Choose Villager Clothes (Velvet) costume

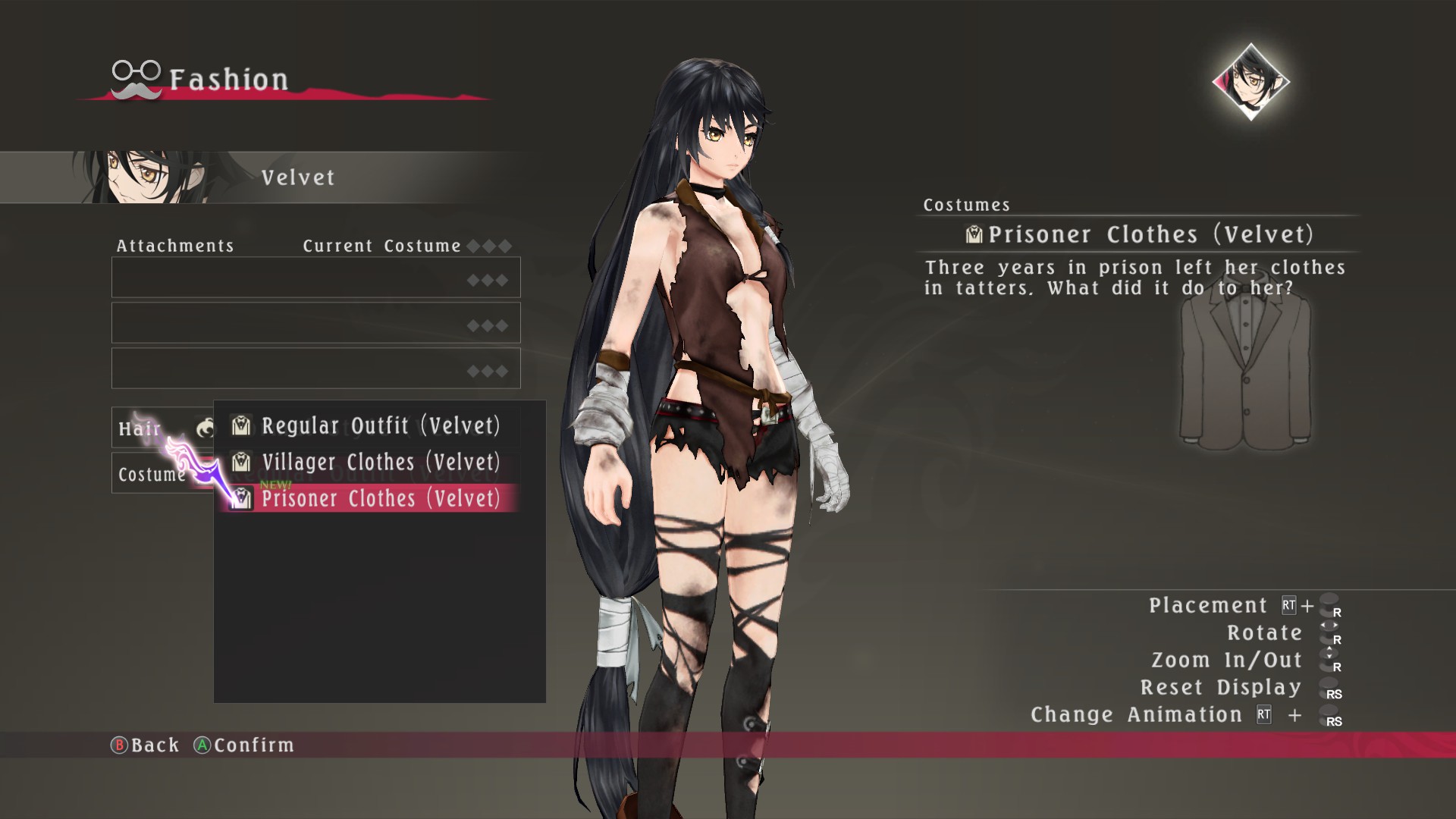click(379, 463)
